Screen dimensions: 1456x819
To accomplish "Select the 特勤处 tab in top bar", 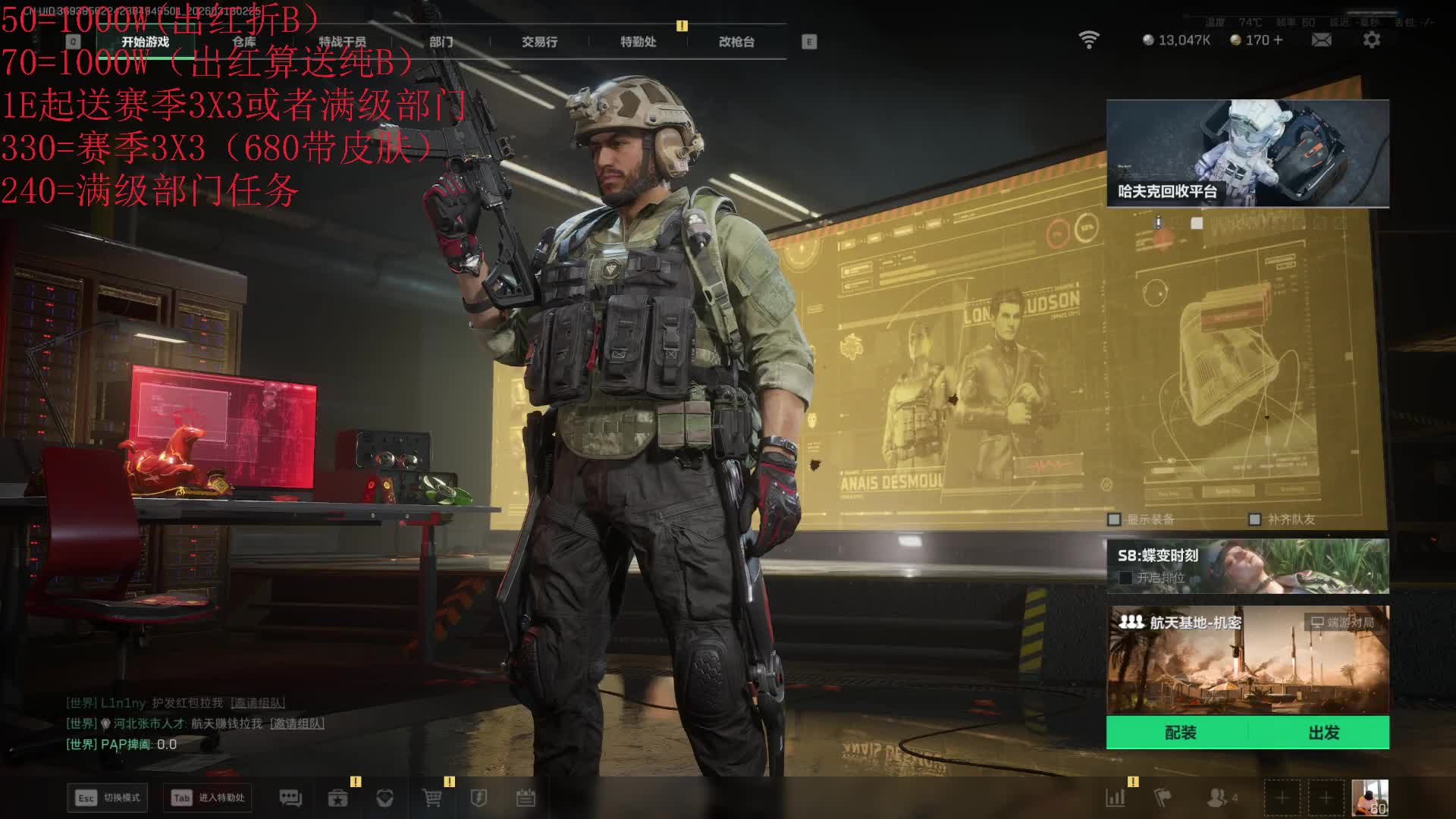I will 638,42.
